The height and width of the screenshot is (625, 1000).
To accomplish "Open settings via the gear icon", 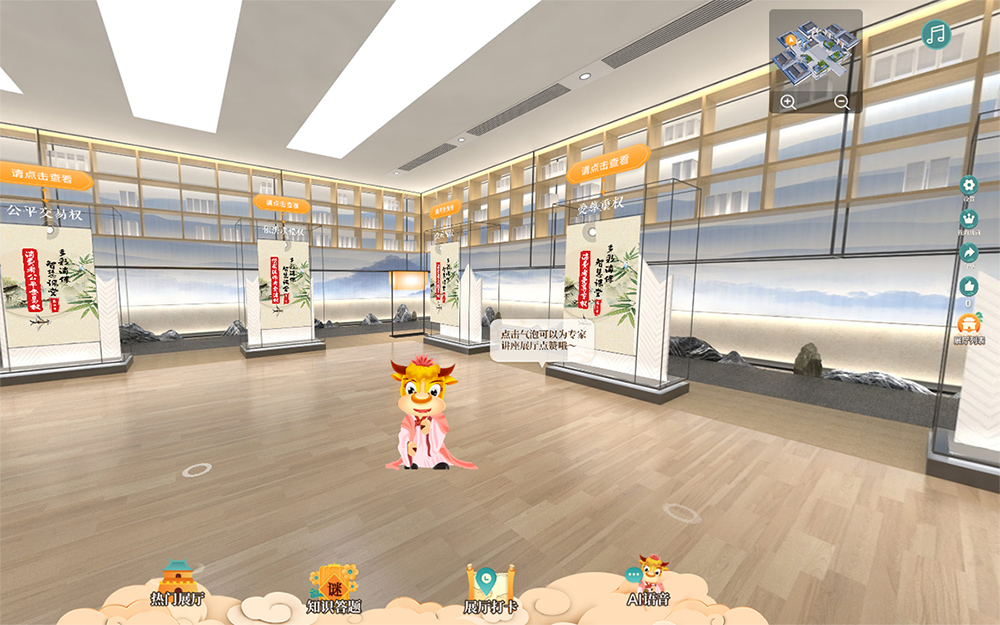I will (x=968, y=186).
